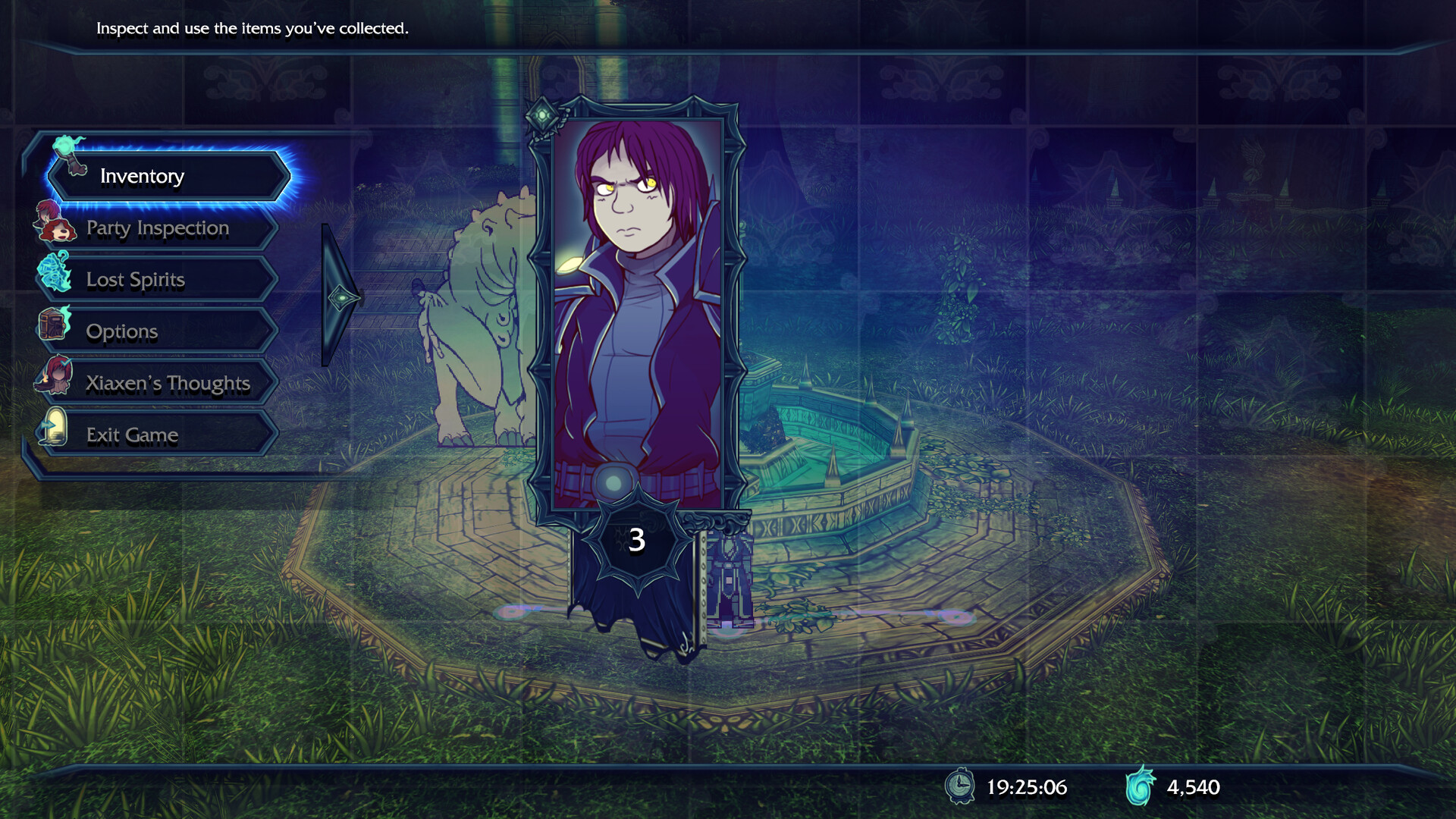Expand the menu with the right-pointing arrow chevron

coord(340,297)
